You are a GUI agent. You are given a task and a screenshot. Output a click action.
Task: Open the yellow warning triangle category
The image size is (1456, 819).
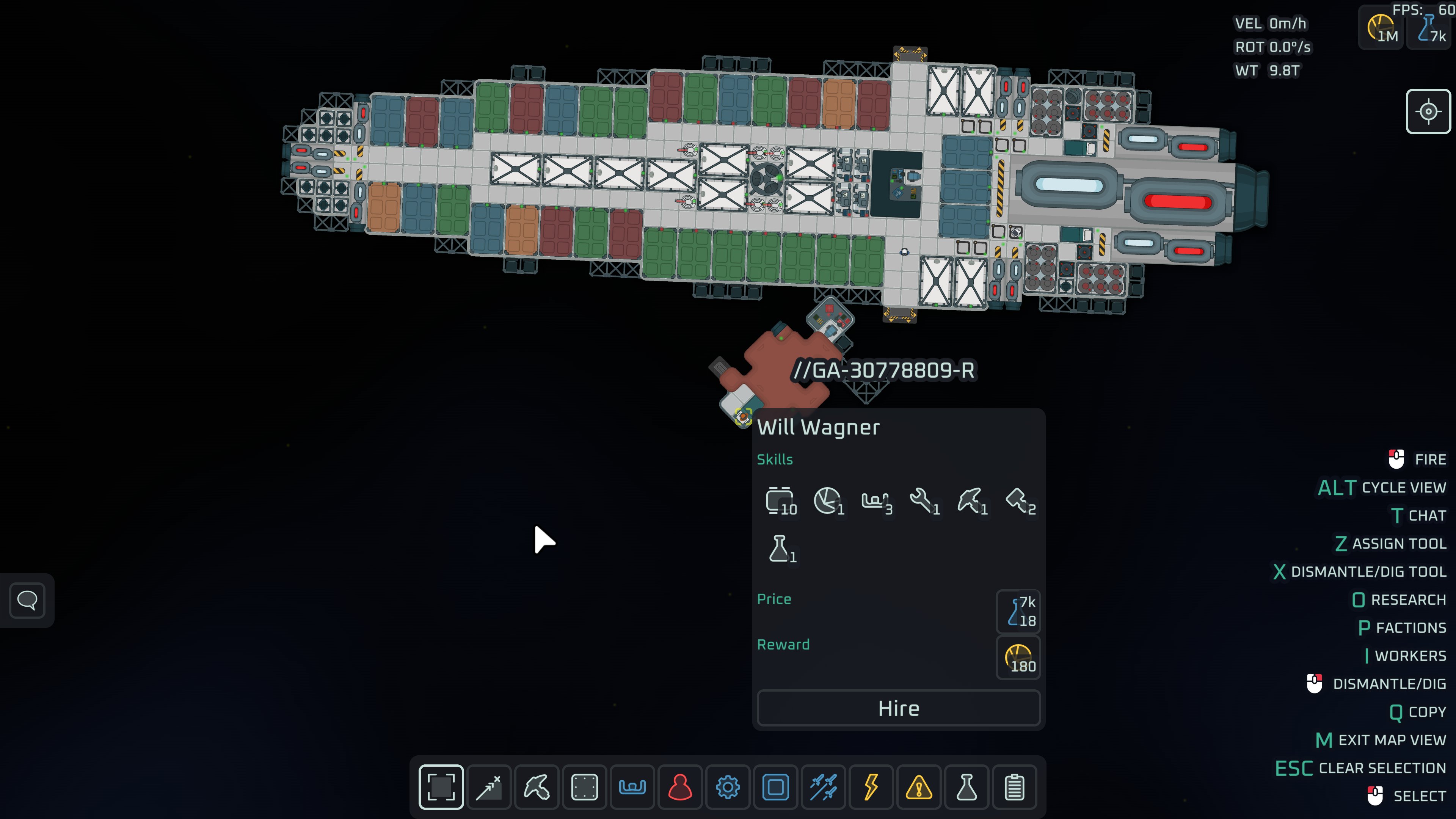pos(918,787)
